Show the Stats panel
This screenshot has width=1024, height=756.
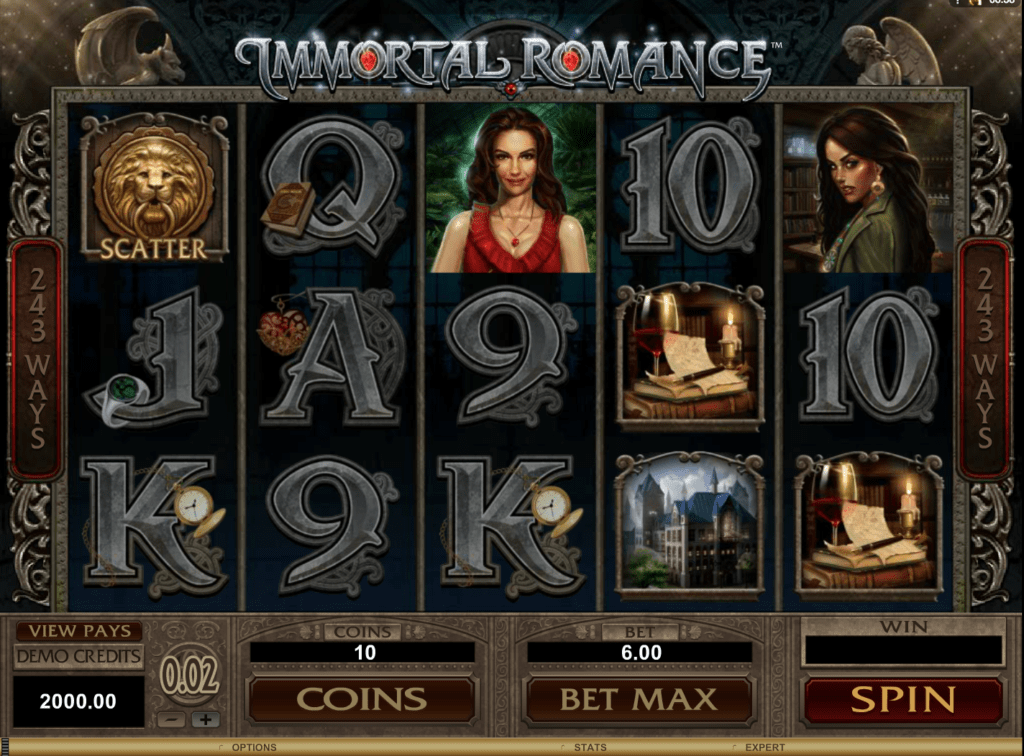coord(589,747)
